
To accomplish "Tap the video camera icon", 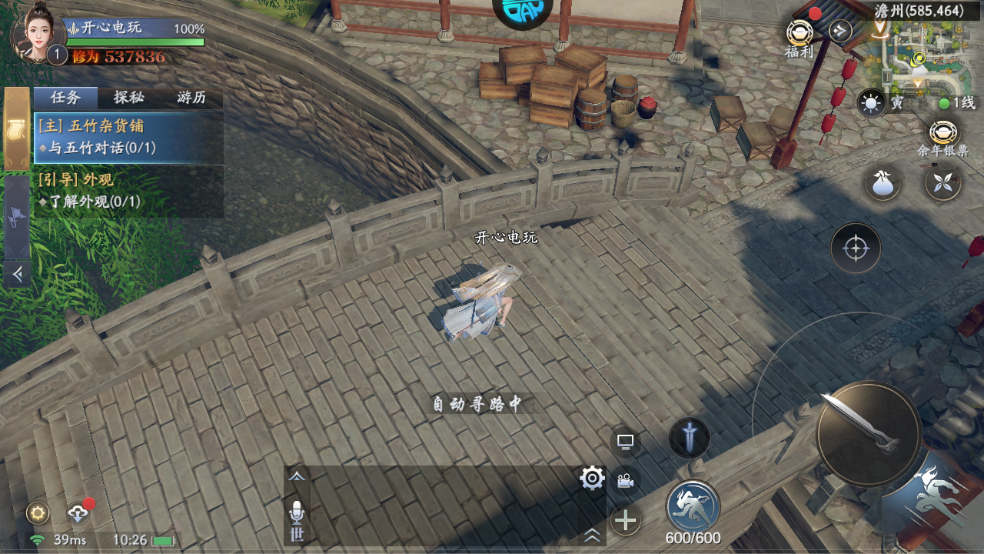I will (626, 480).
